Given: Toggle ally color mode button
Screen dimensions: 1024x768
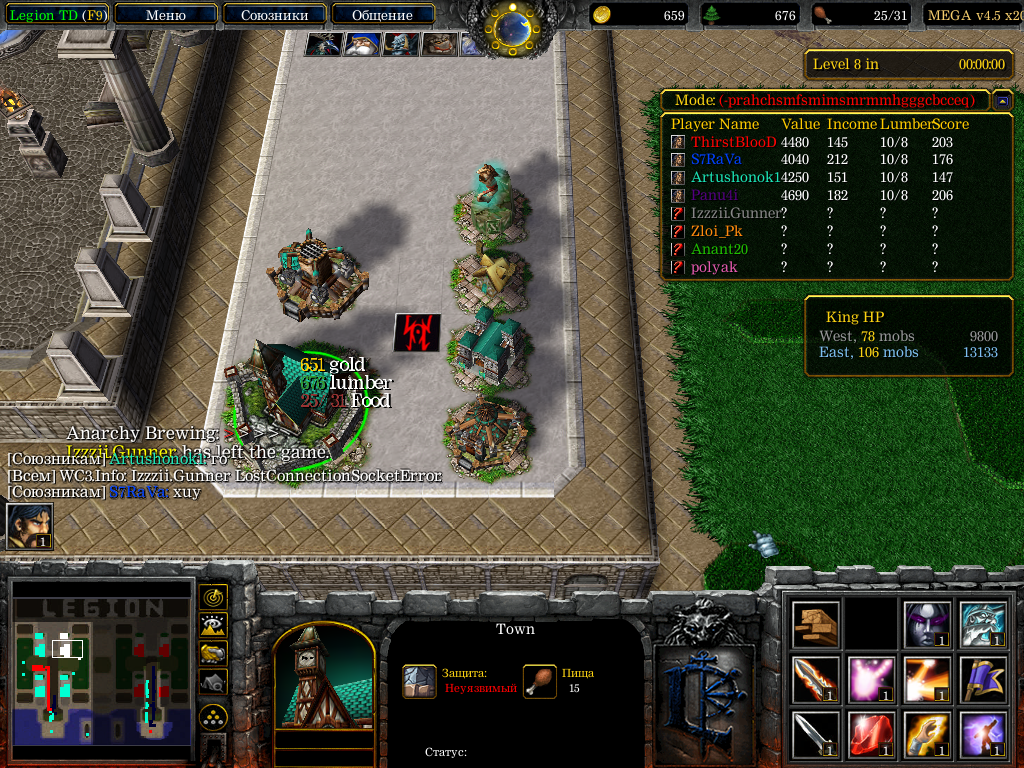Looking at the screenshot, I should tap(213, 653).
